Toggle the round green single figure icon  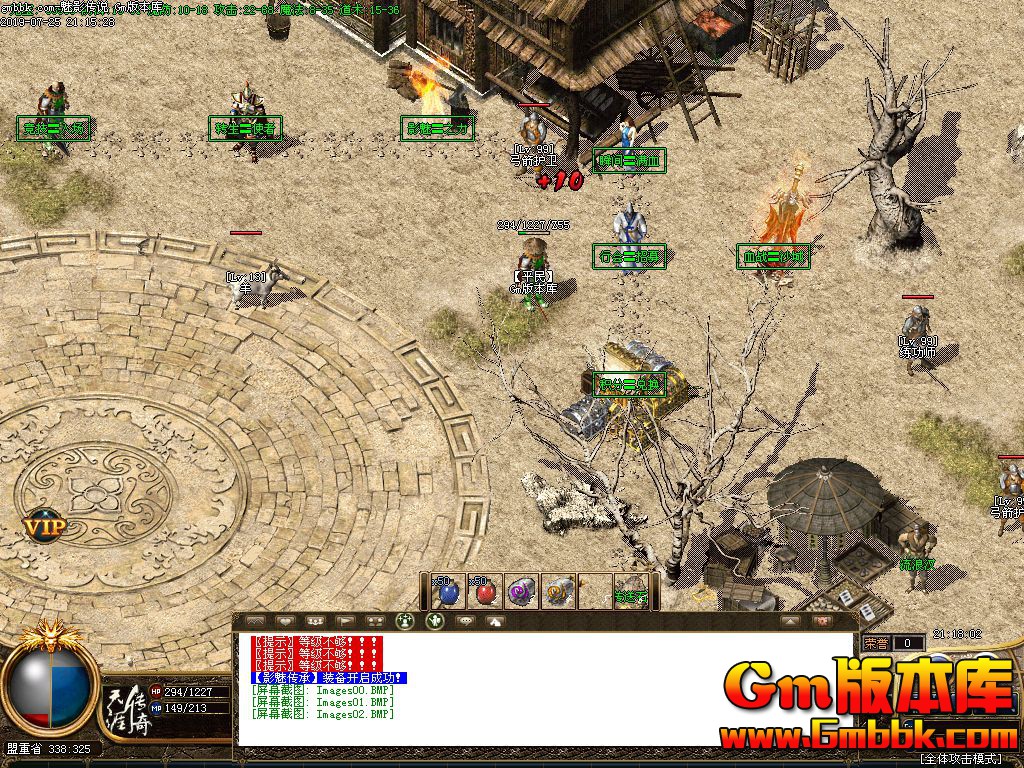coord(434,620)
